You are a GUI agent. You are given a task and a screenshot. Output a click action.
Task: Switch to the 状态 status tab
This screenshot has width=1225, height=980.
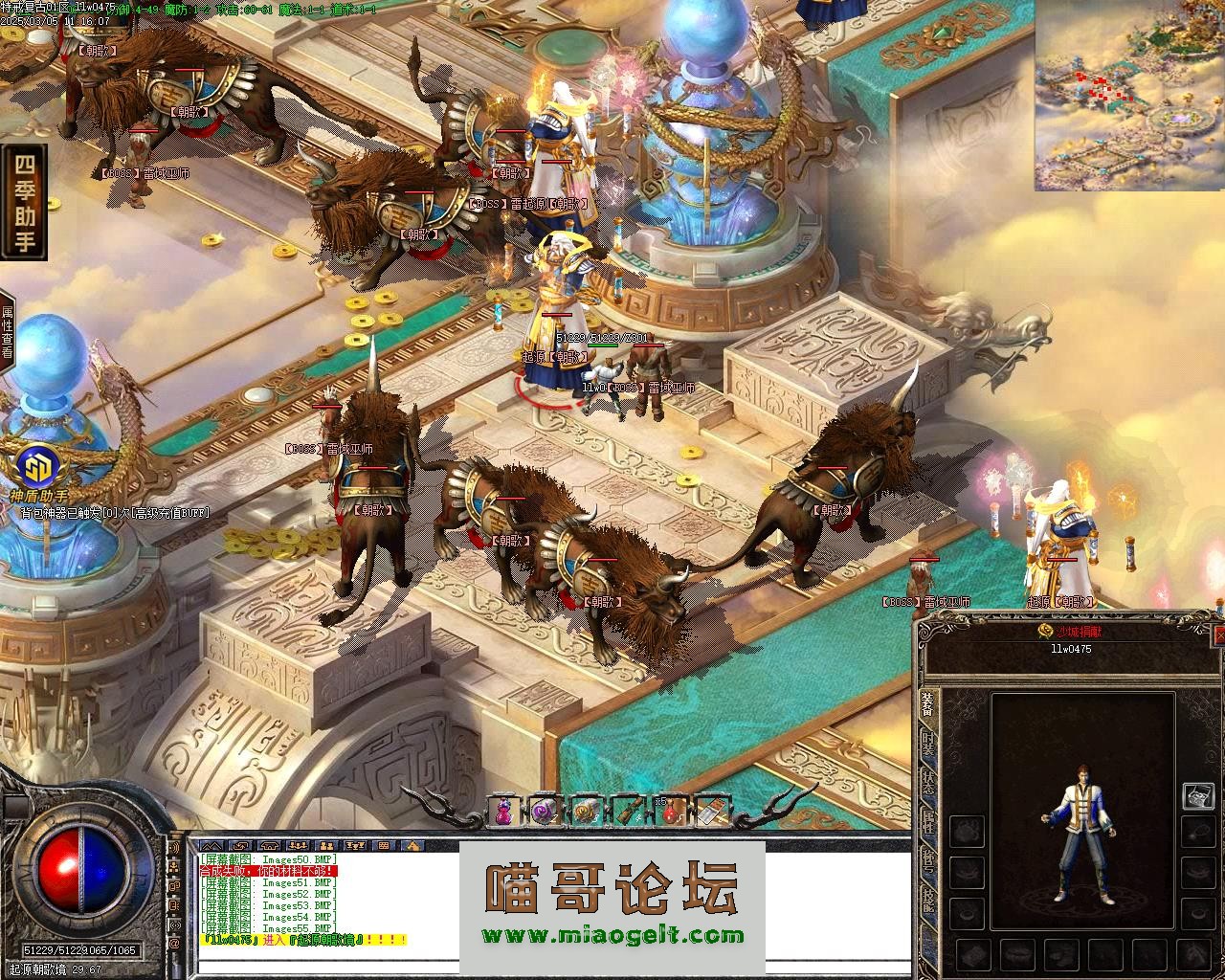(927, 785)
